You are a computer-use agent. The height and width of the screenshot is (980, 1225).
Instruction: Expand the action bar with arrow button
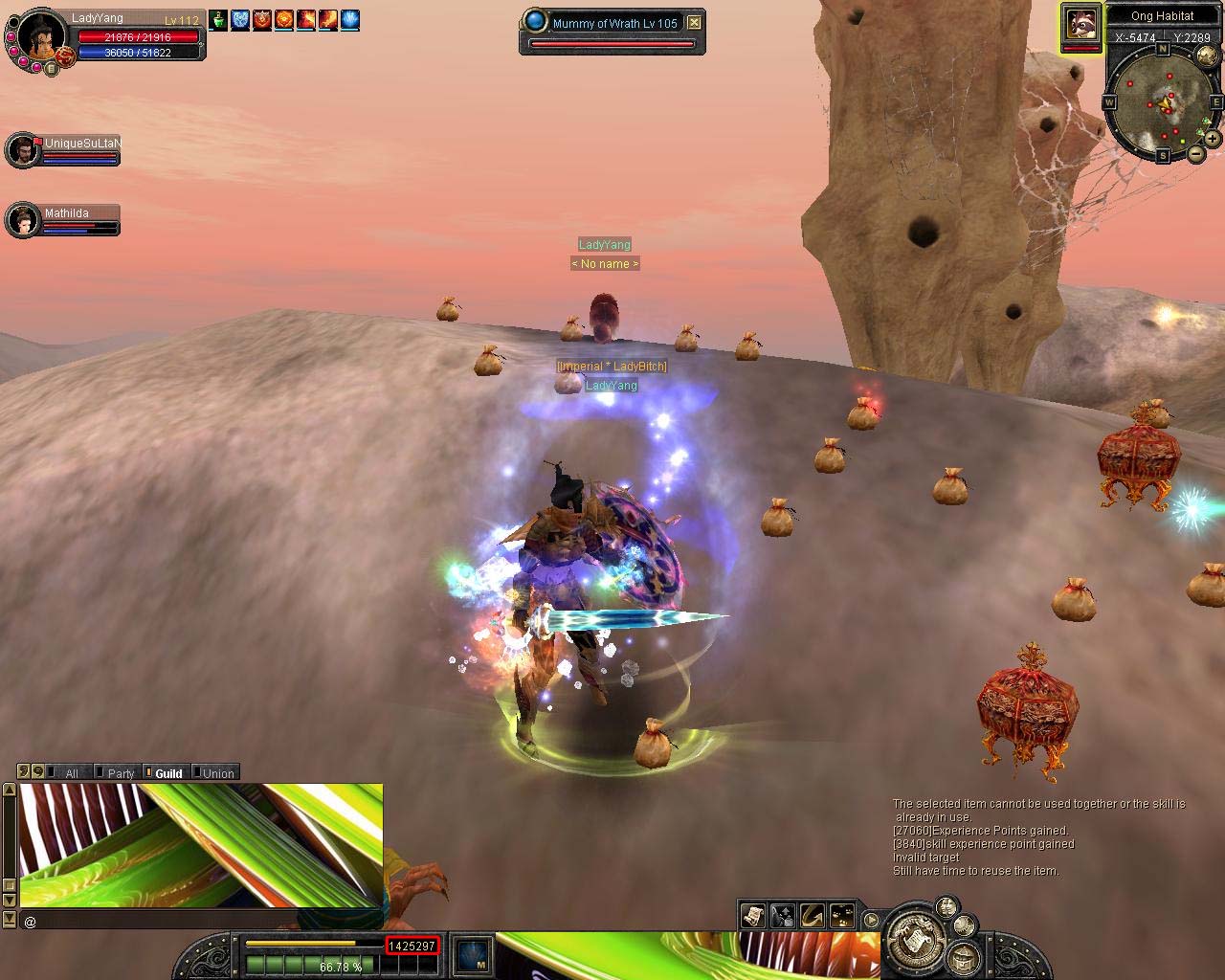pyautogui.click(x=871, y=921)
